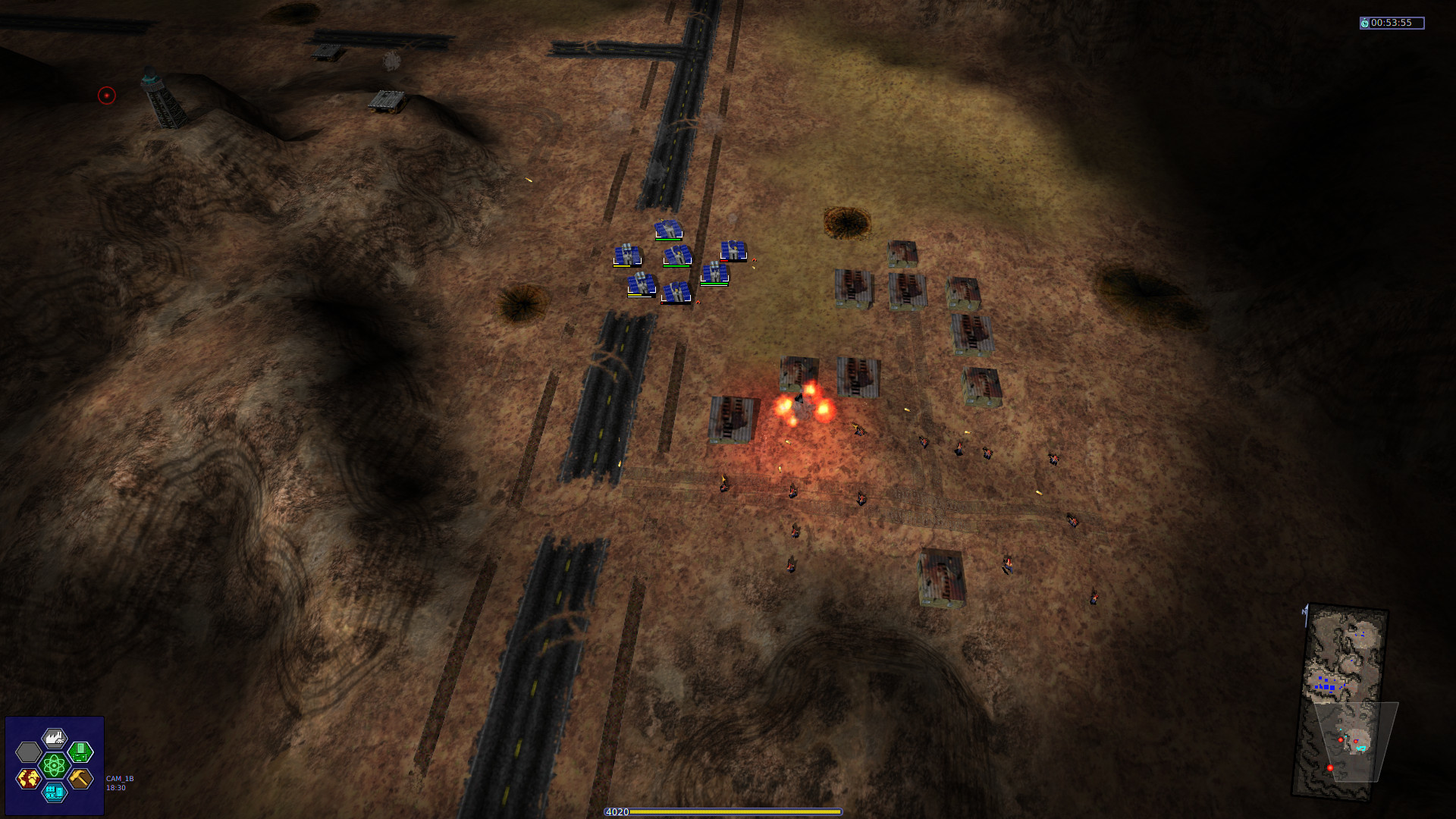This screenshot has width=1456, height=819.
Task: Click the red proximity beacon marker near the derrick
Action: [106, 95]
